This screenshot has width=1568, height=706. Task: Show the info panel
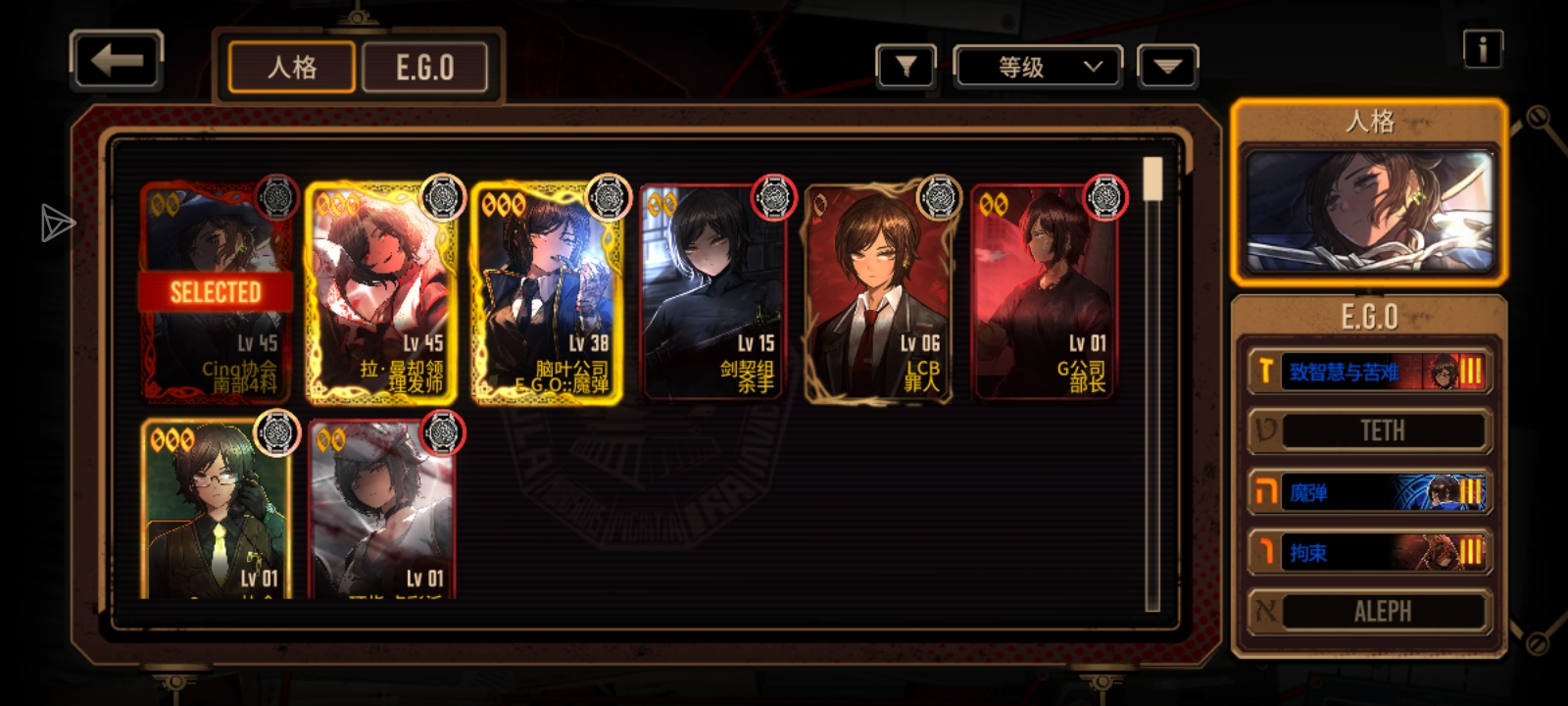(1483, 49)
